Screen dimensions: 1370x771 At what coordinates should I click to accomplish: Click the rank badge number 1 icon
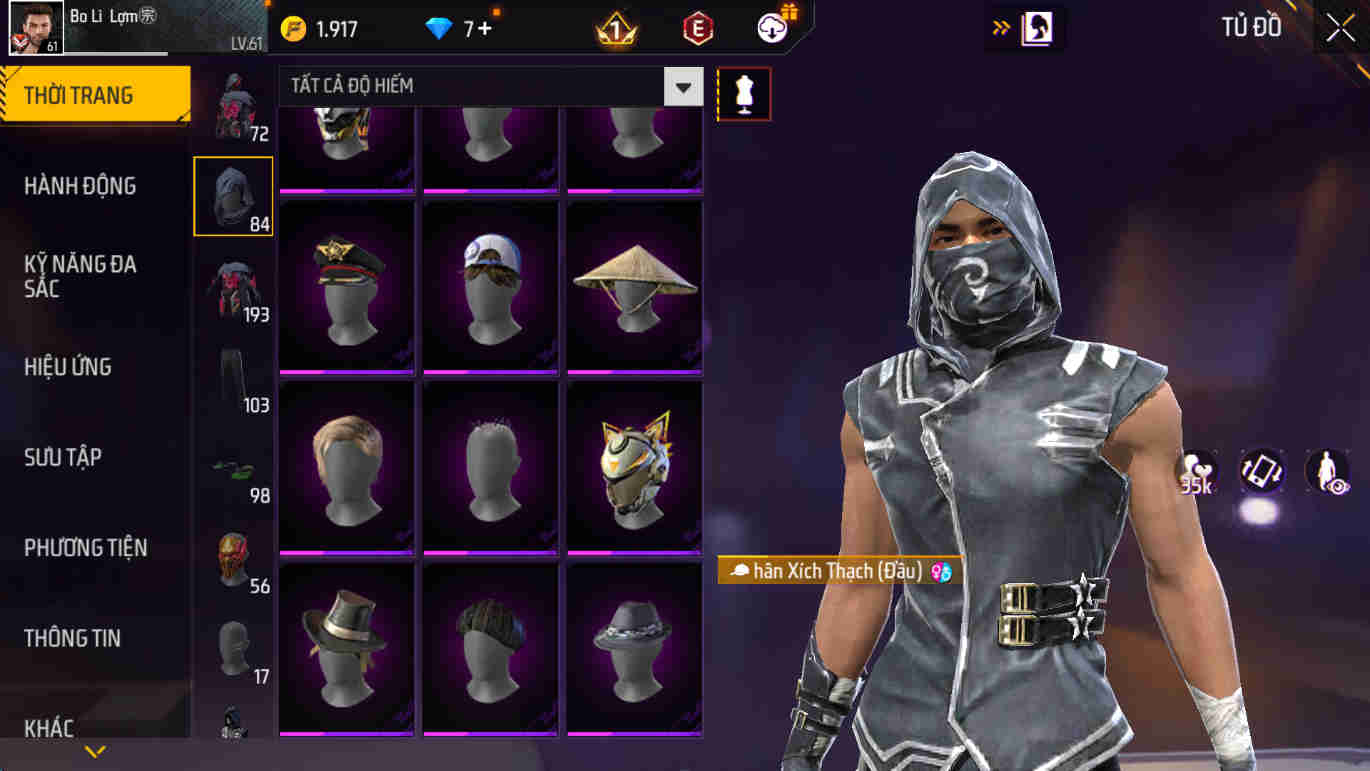point(617,28)
